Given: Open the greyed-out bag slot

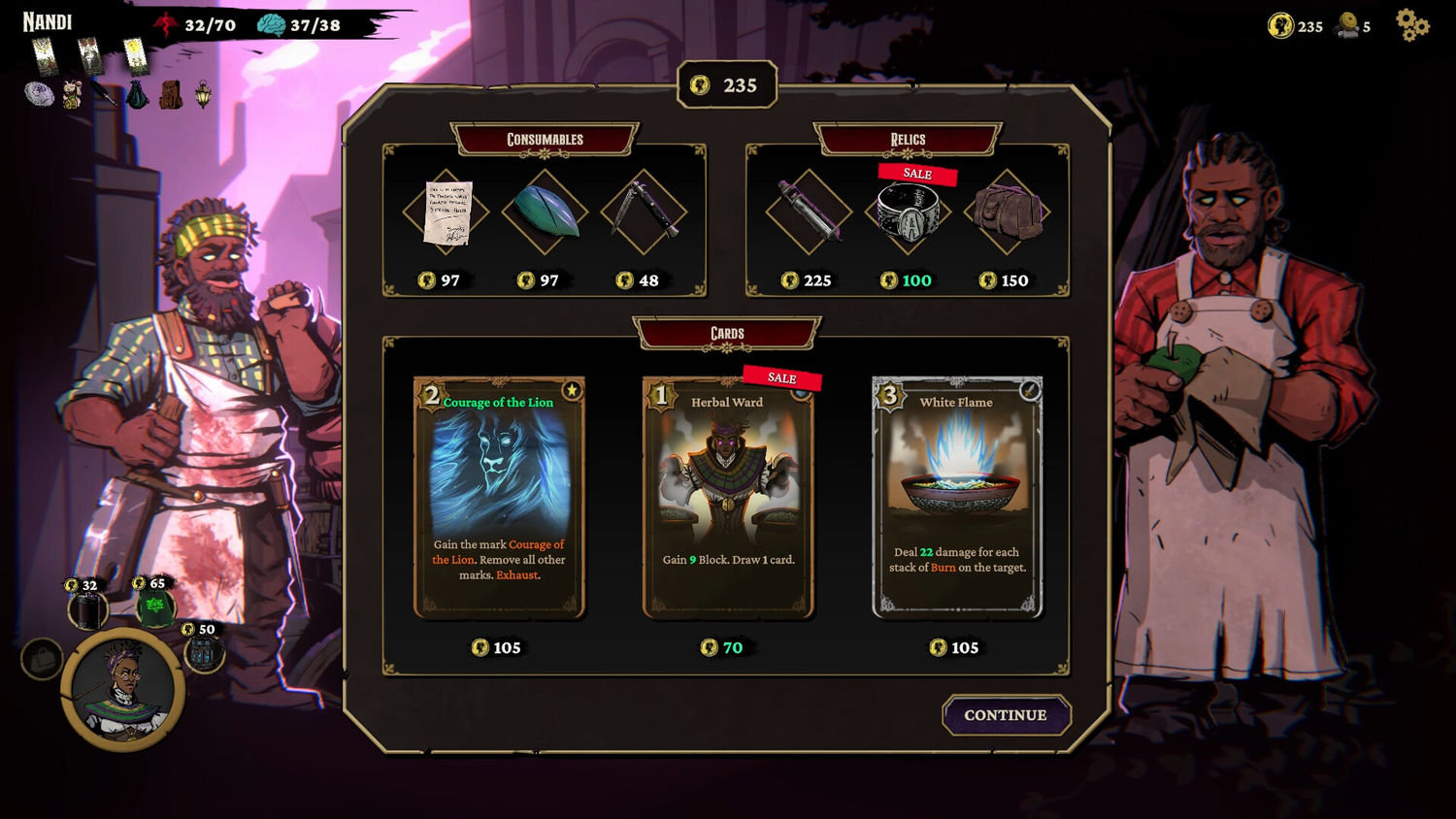Looking at the screenshot, I should pos(41,660).
